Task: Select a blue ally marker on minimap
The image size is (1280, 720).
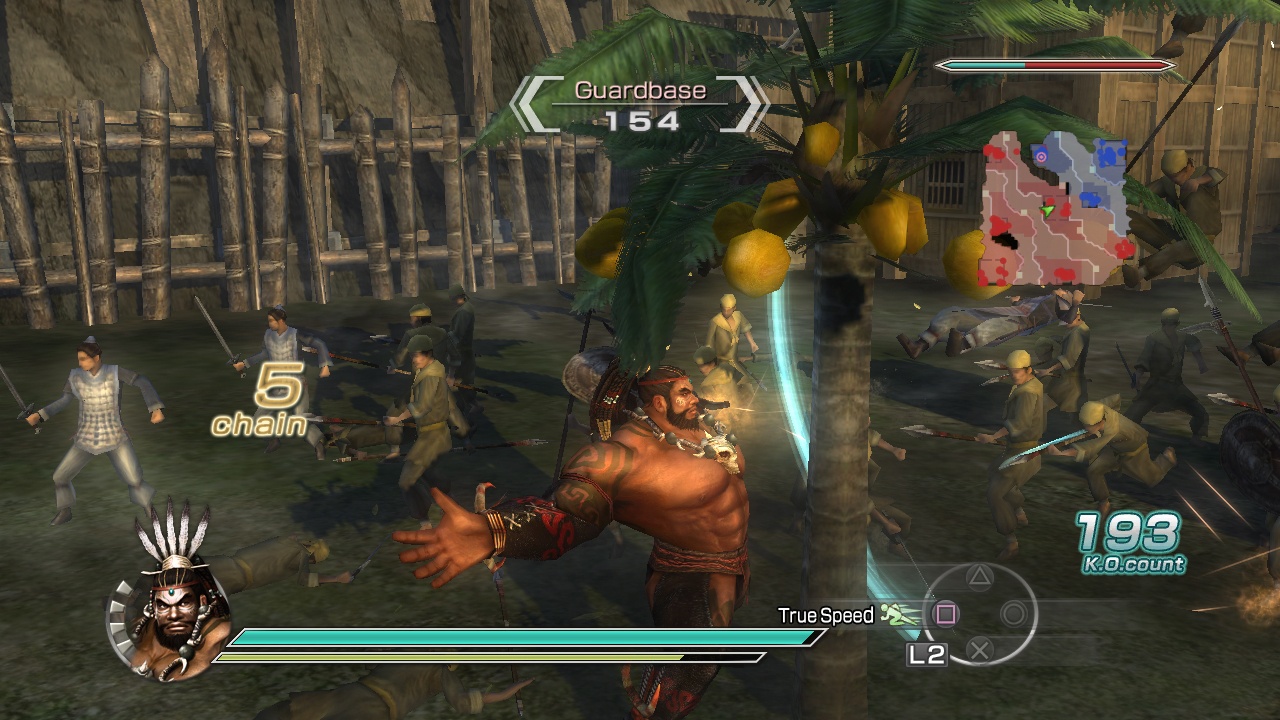Action: [x=1109, y=153]
